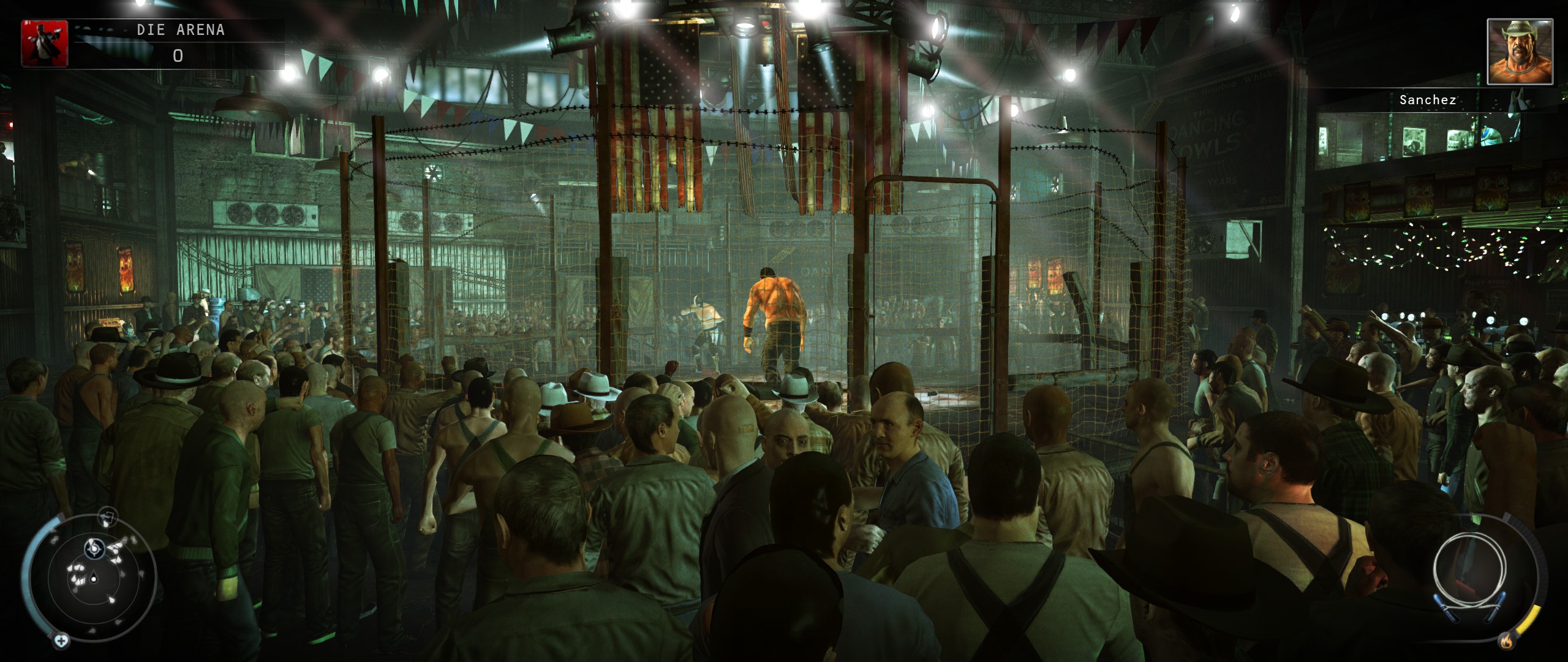
Task: Click the Agent 47 portrait icon
Action: (x=45, y=43)
